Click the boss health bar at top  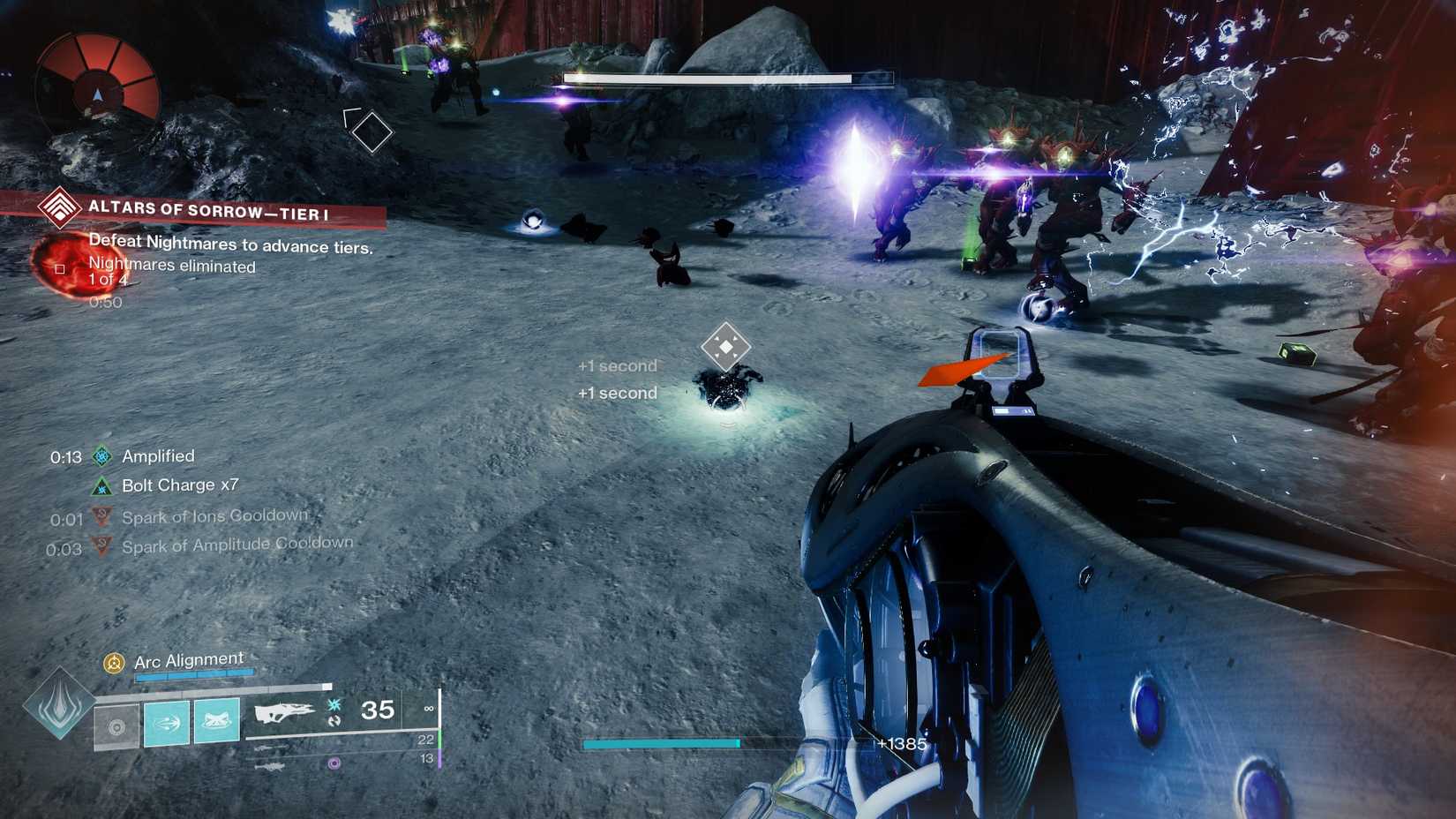pyautogui.click(x=724, y=79)
